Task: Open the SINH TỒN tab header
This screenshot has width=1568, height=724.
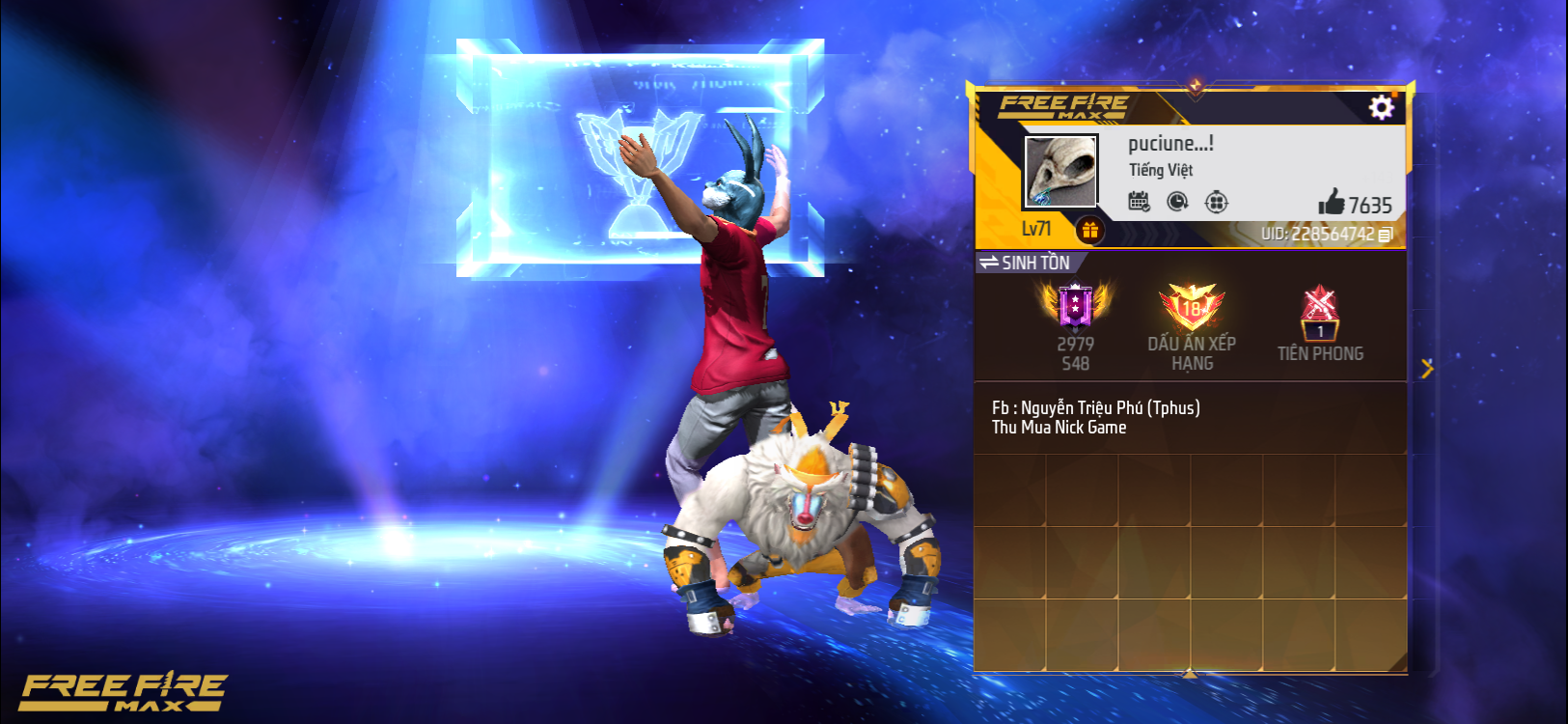Action: (x=1026, y=262)
